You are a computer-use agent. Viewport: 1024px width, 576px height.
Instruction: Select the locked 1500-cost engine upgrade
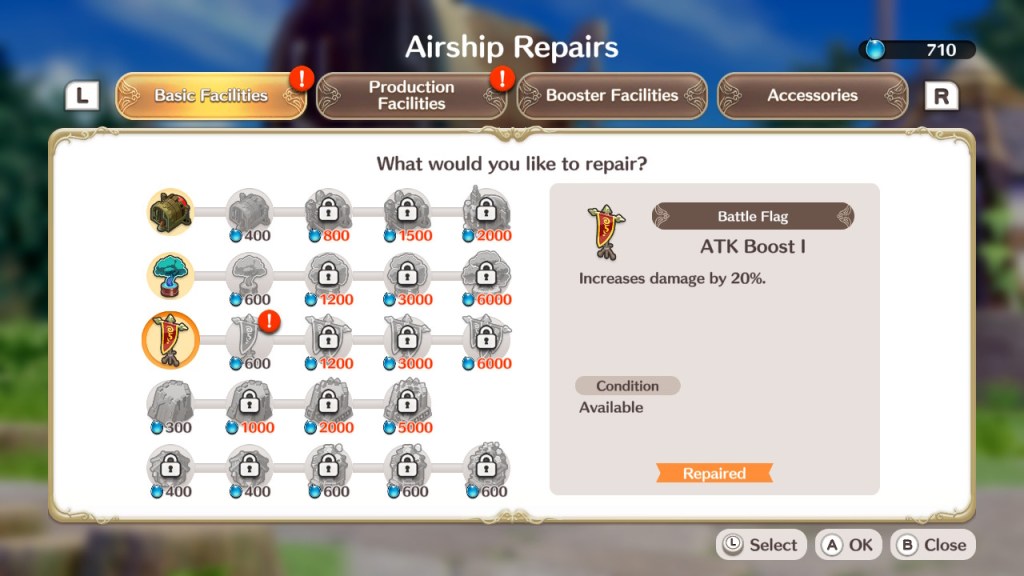pos(407,211)
